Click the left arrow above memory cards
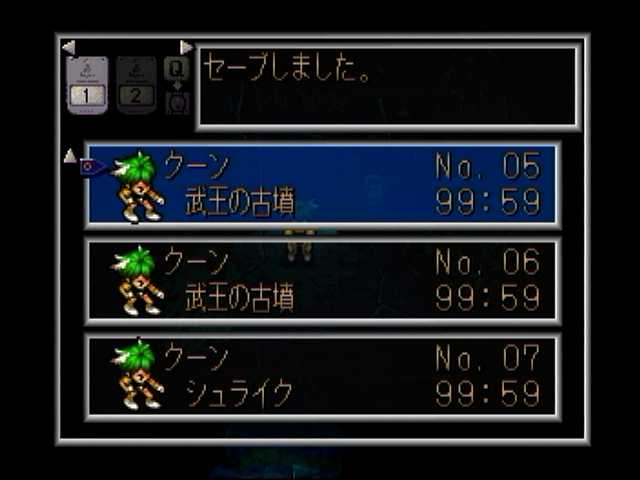The height and width of the screenshot is (480, 640). point(68,46)
